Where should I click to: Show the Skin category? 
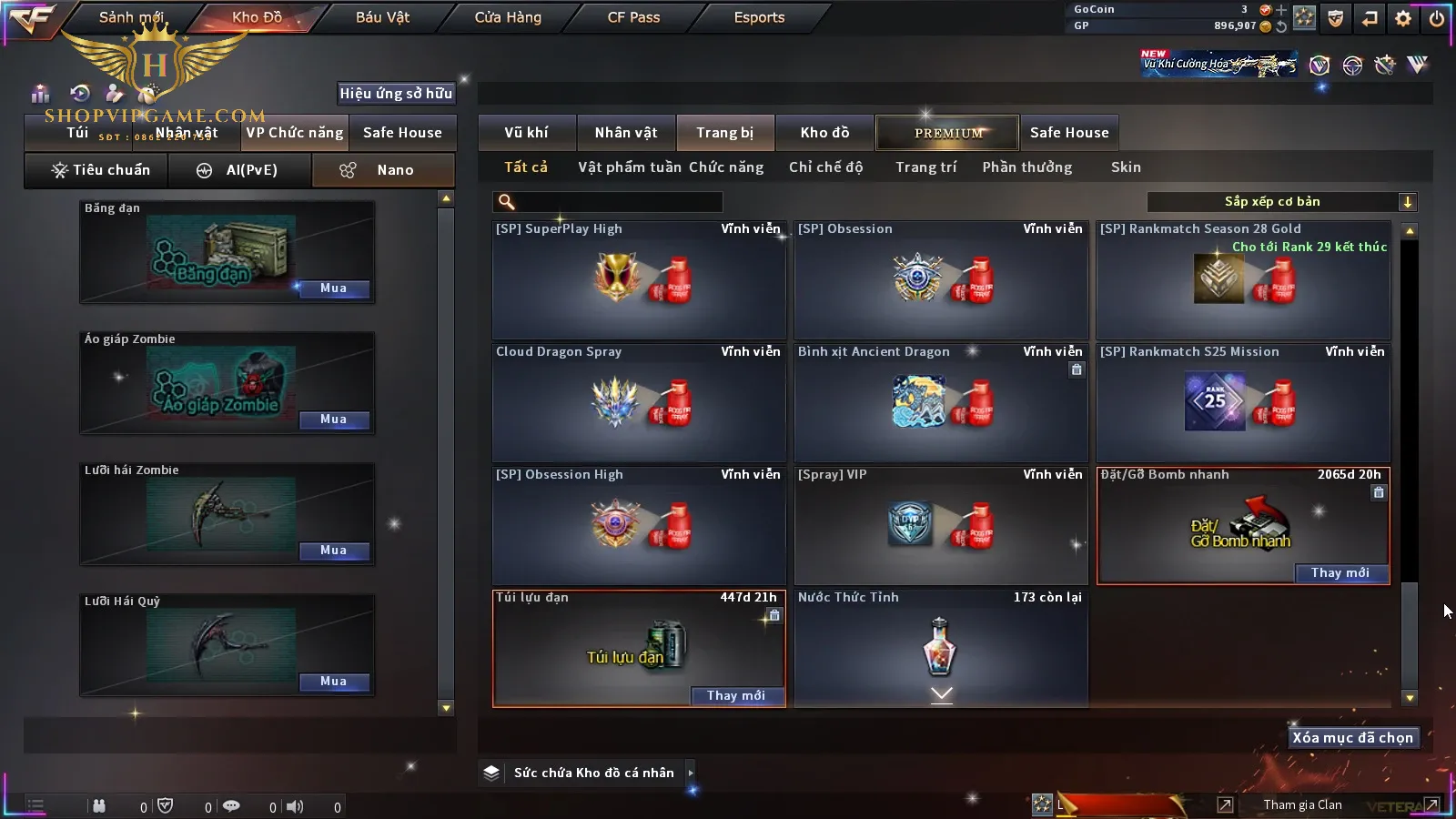pos(1126,167)
